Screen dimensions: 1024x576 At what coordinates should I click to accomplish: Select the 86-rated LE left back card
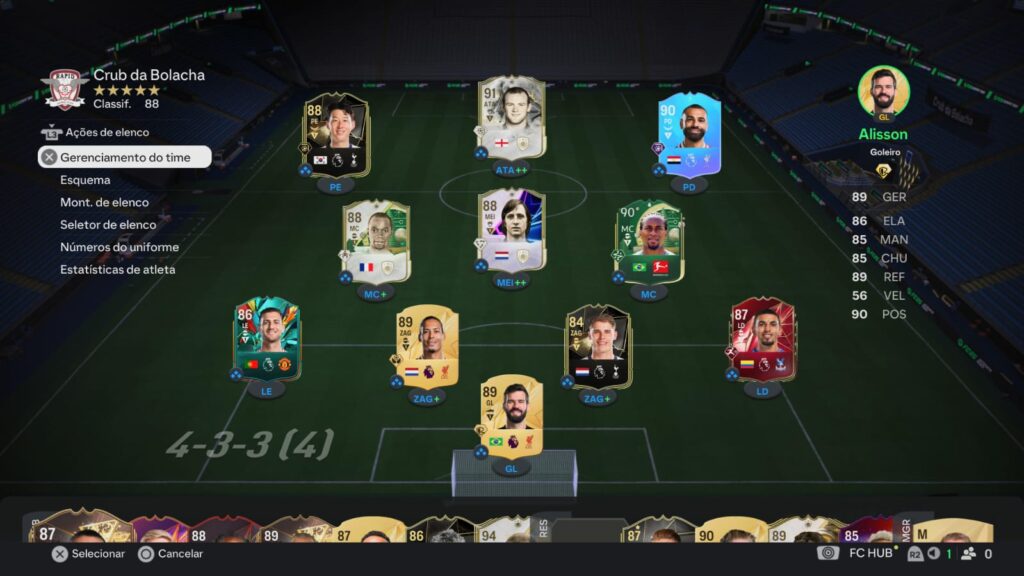266,339
